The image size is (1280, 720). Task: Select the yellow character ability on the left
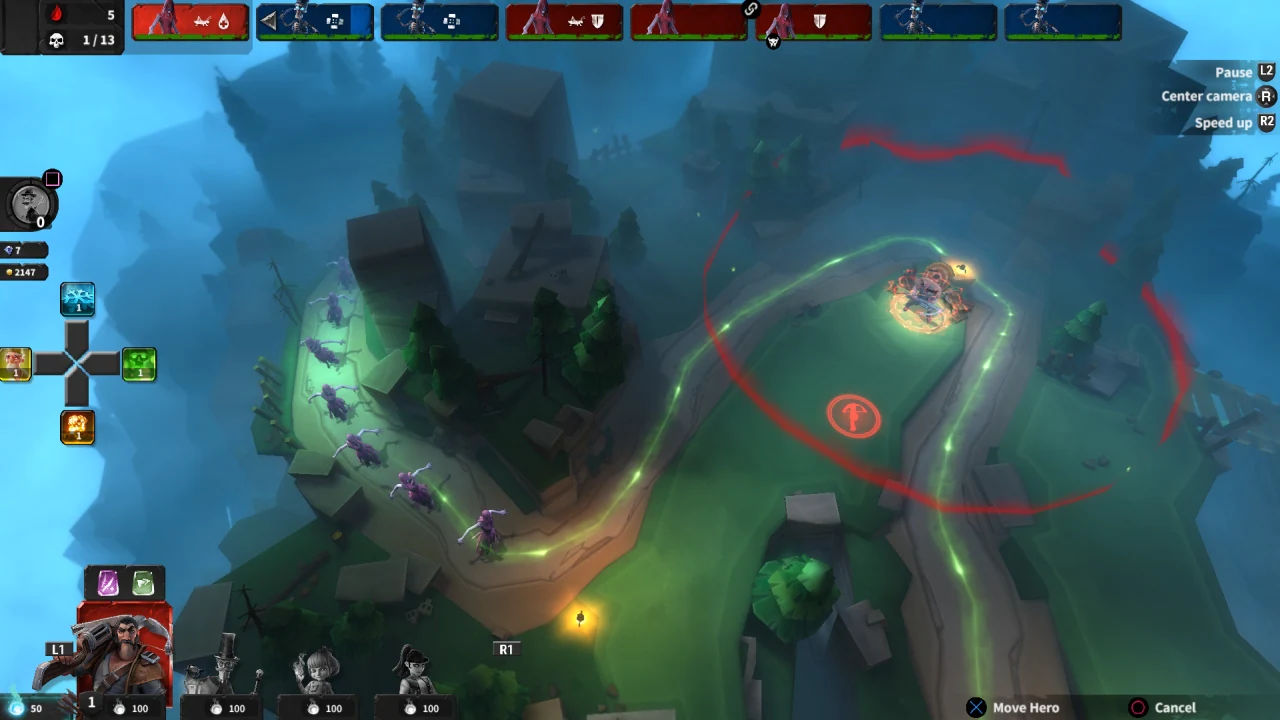(x=15, y=364)
